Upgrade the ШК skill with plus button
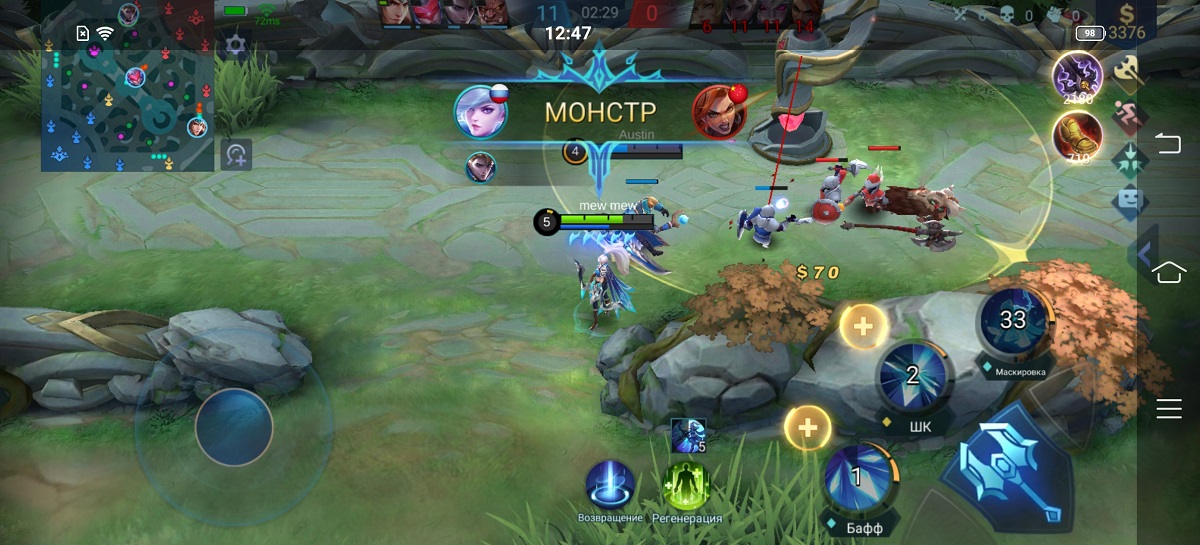Screen dimensions: 1200x545 863,325
